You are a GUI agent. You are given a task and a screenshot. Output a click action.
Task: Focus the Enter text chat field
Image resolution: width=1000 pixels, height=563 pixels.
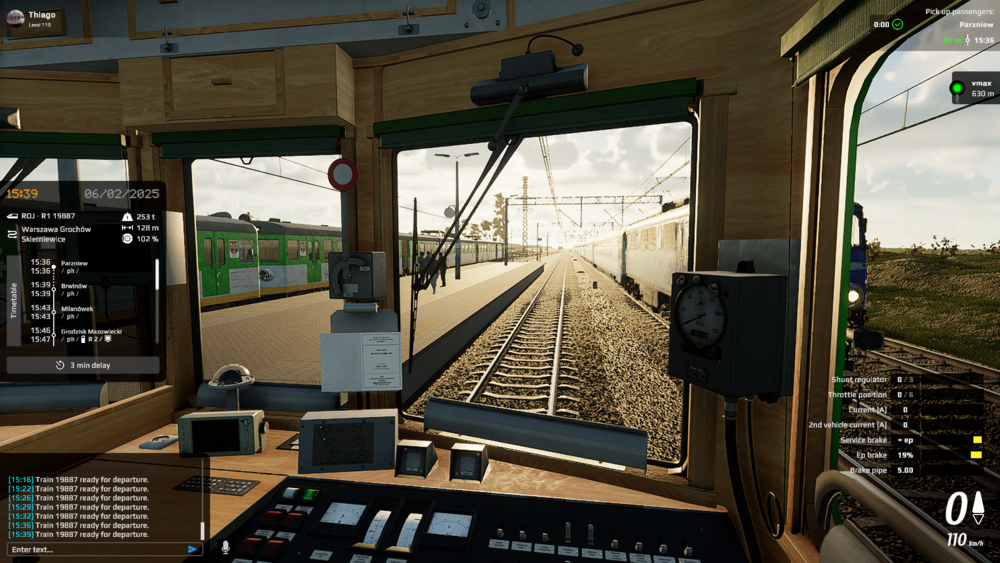(95, 549)
